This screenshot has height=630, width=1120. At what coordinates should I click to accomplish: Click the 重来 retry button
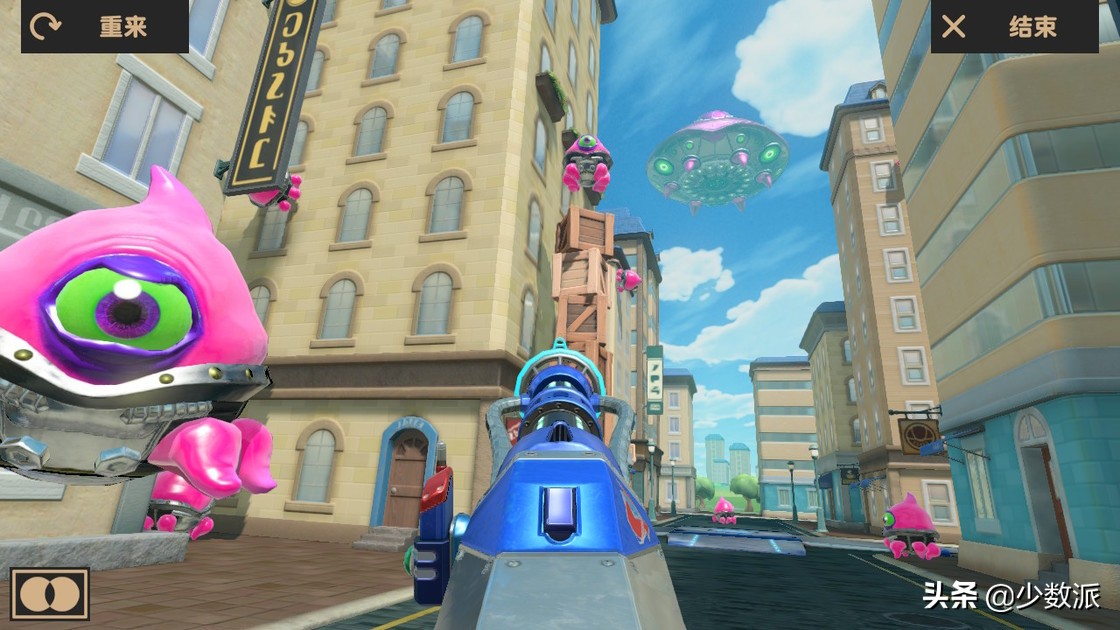click(x=104, y=26)
